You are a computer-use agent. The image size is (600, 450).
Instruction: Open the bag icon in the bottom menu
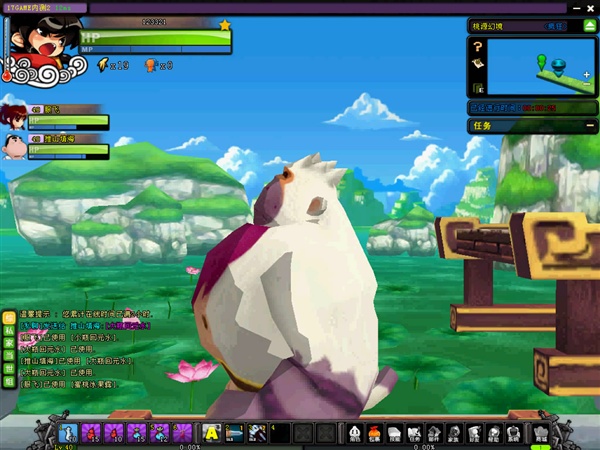click(x=375, y=433)
